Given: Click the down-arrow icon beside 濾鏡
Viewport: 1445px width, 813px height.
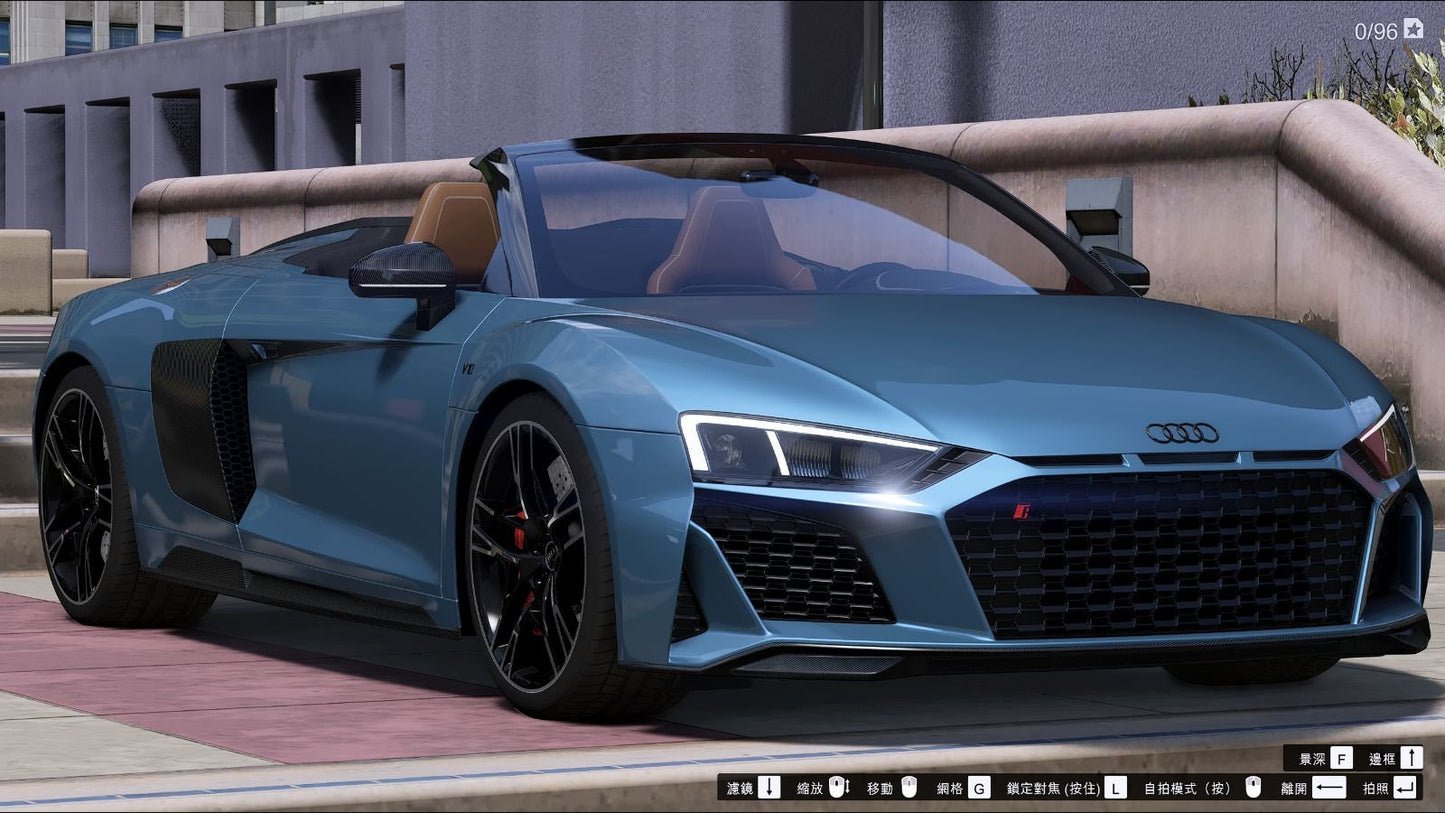Looking at the screenshot, I should tap(769, 787).
